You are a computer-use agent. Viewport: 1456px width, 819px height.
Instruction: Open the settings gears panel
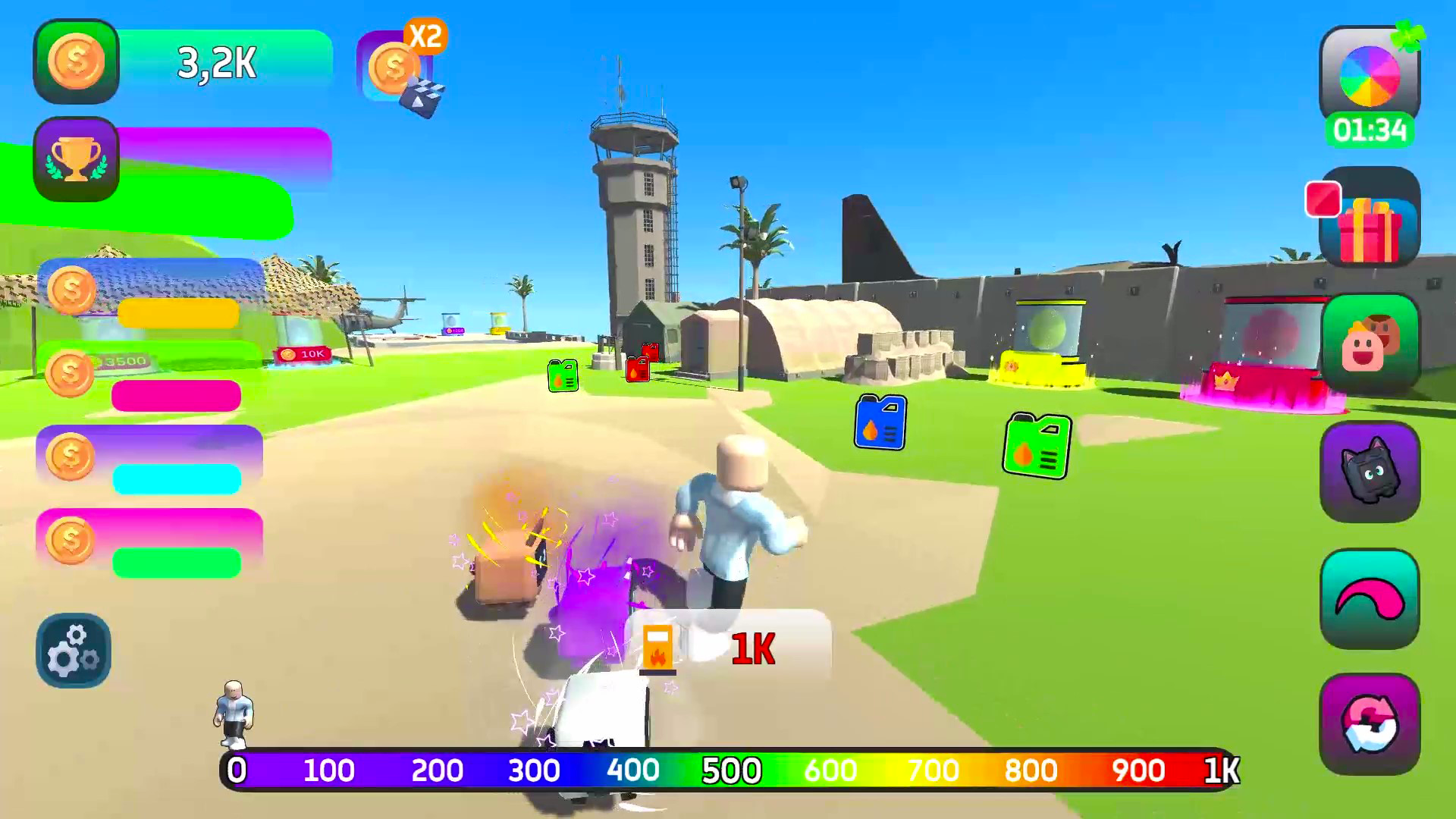(x=73, y=651)
